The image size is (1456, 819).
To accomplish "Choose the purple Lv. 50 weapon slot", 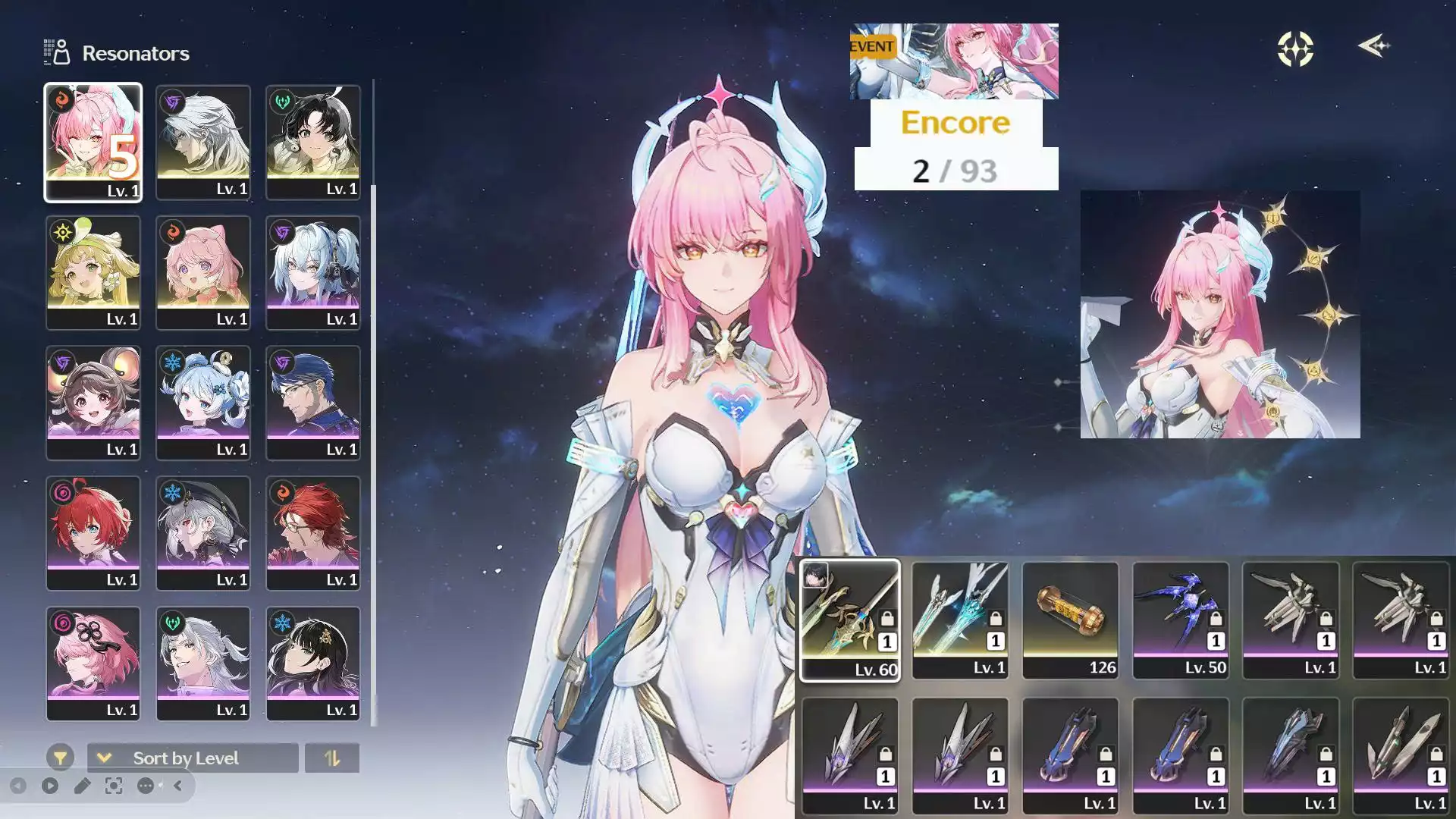I will coord(1180,620).
